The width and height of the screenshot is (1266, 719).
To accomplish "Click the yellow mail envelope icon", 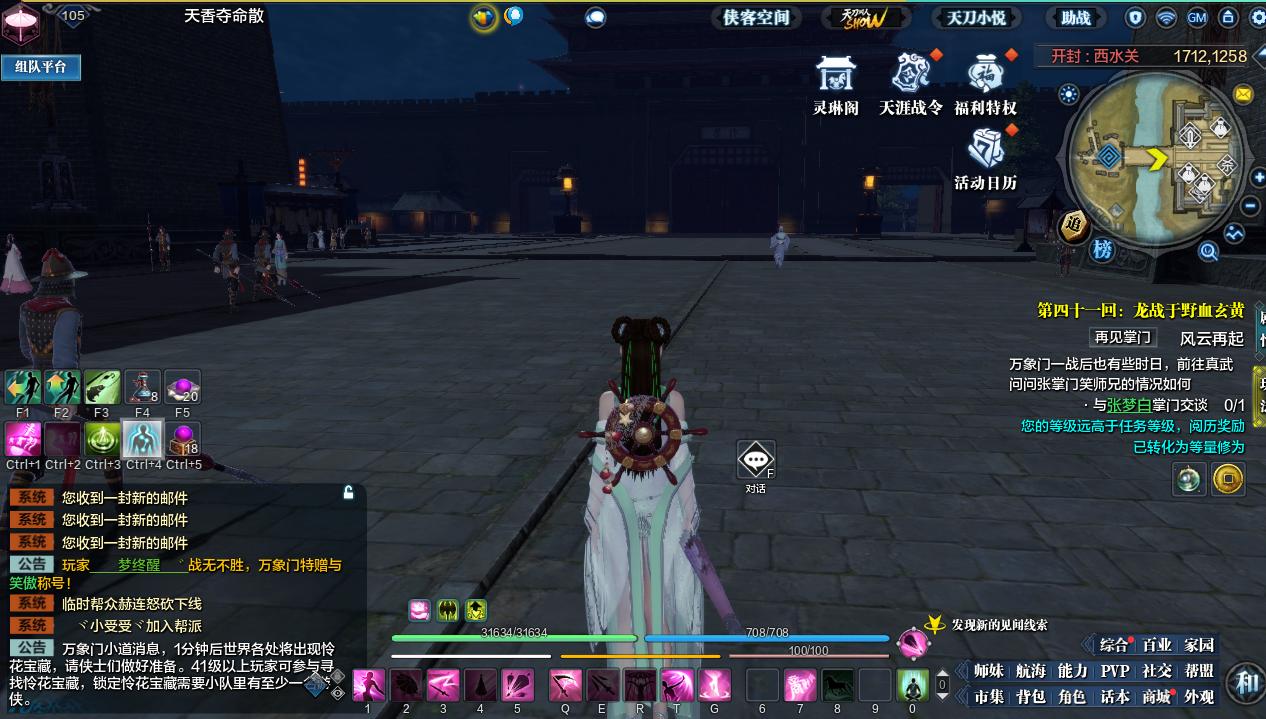I will click(1243, 94).
